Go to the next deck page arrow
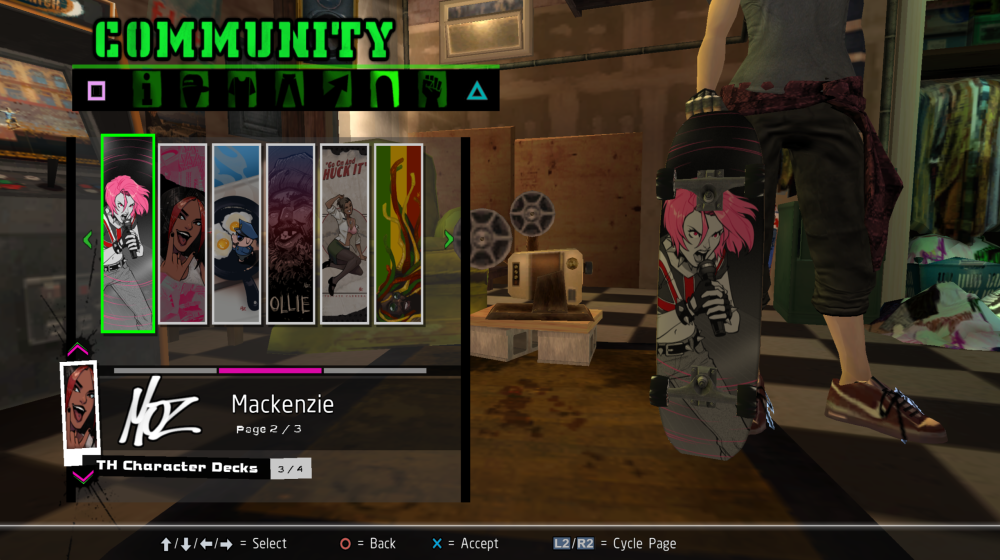 [448, 239]
